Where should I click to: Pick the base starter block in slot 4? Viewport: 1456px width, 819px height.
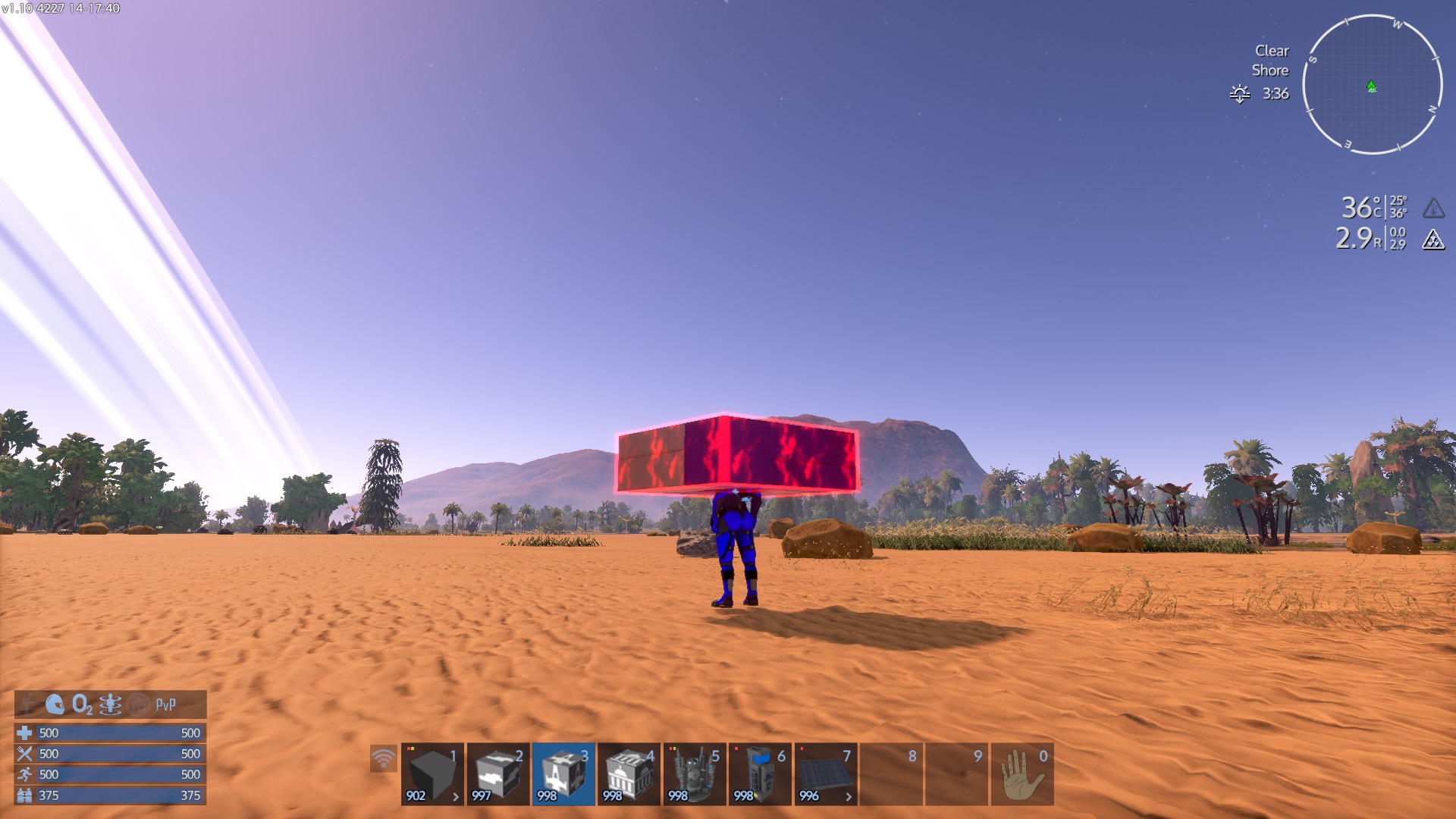tap(629, 774)
